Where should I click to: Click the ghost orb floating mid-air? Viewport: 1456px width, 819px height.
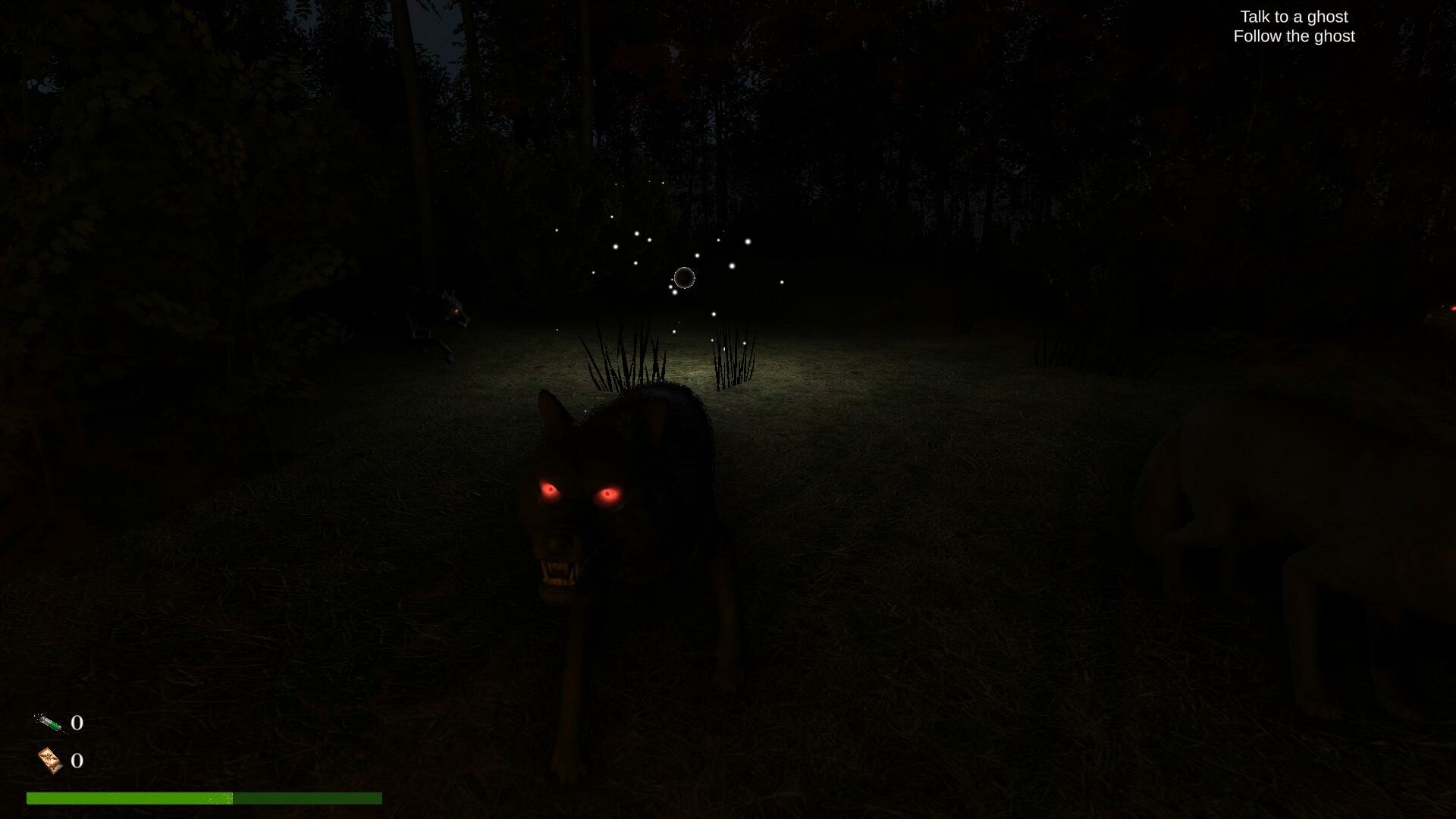[683, 278]
